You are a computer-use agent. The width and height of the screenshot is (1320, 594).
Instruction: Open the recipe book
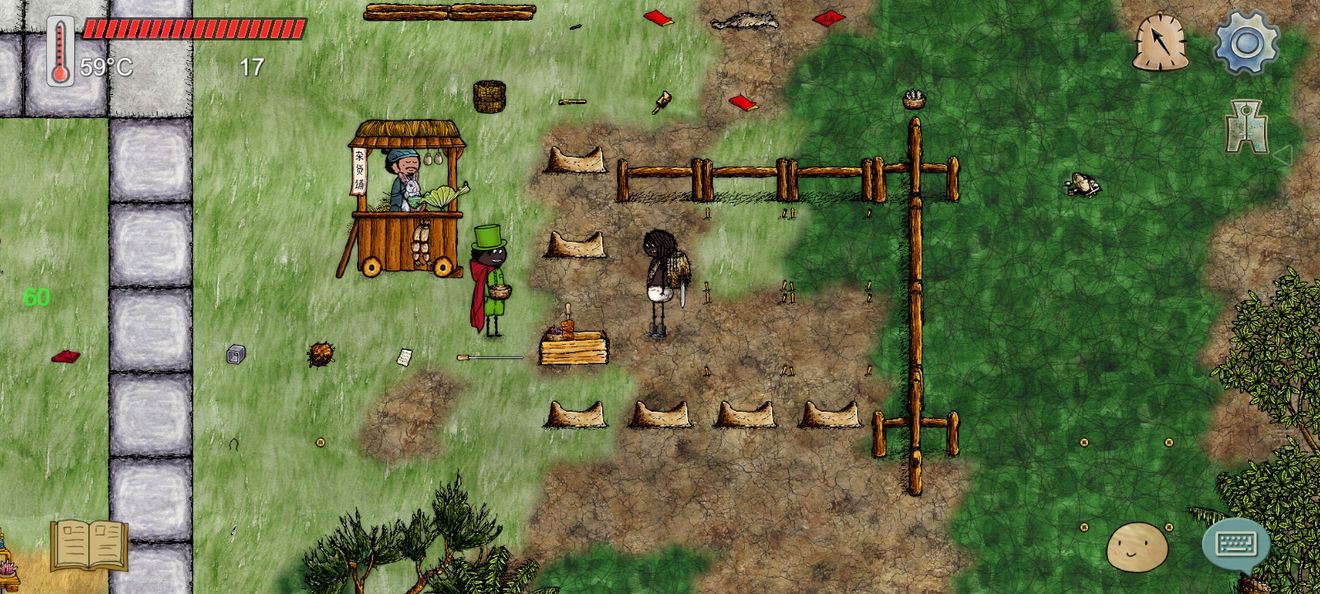89,545
